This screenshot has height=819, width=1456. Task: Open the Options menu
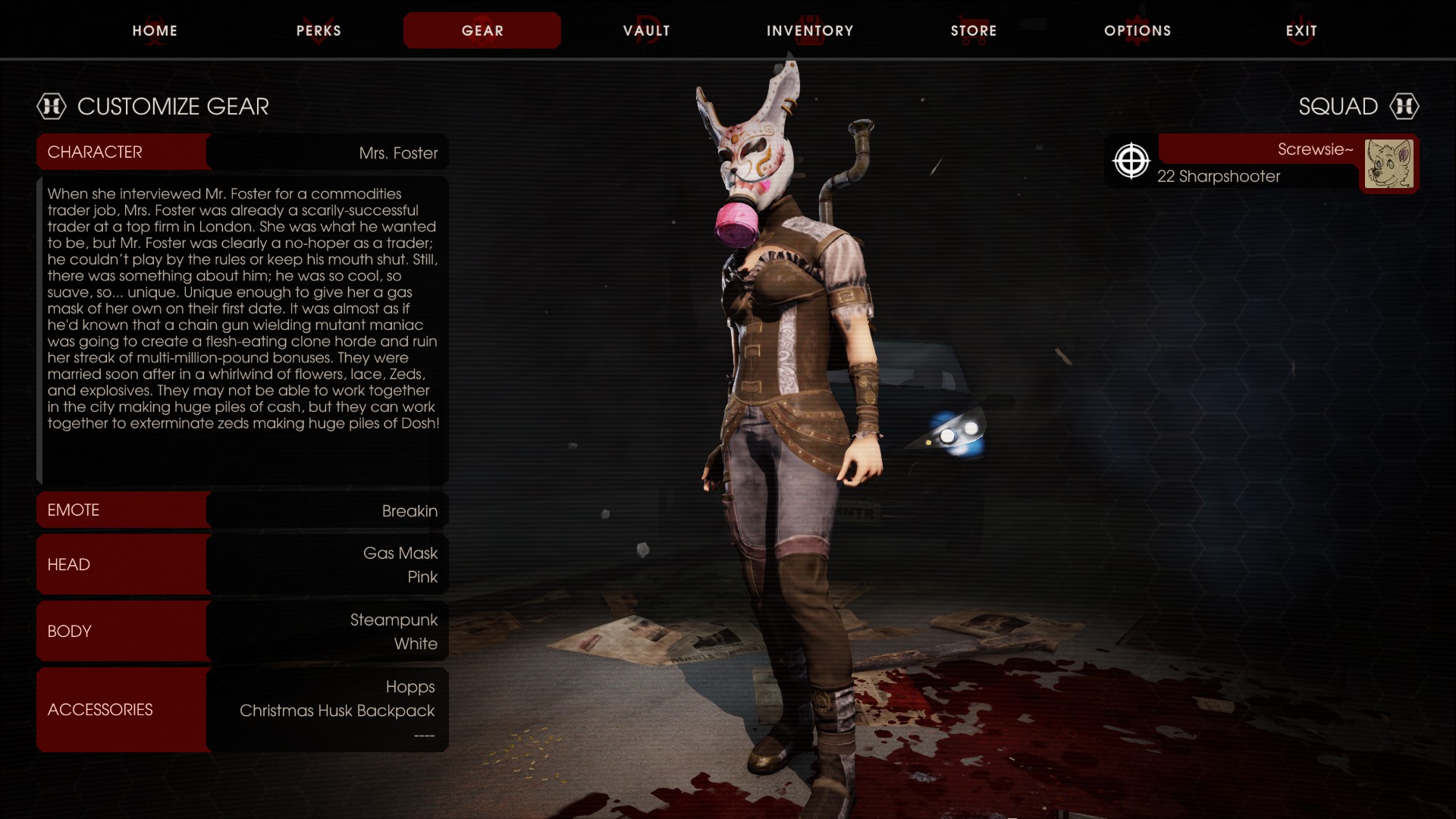tap(1137, 30)
